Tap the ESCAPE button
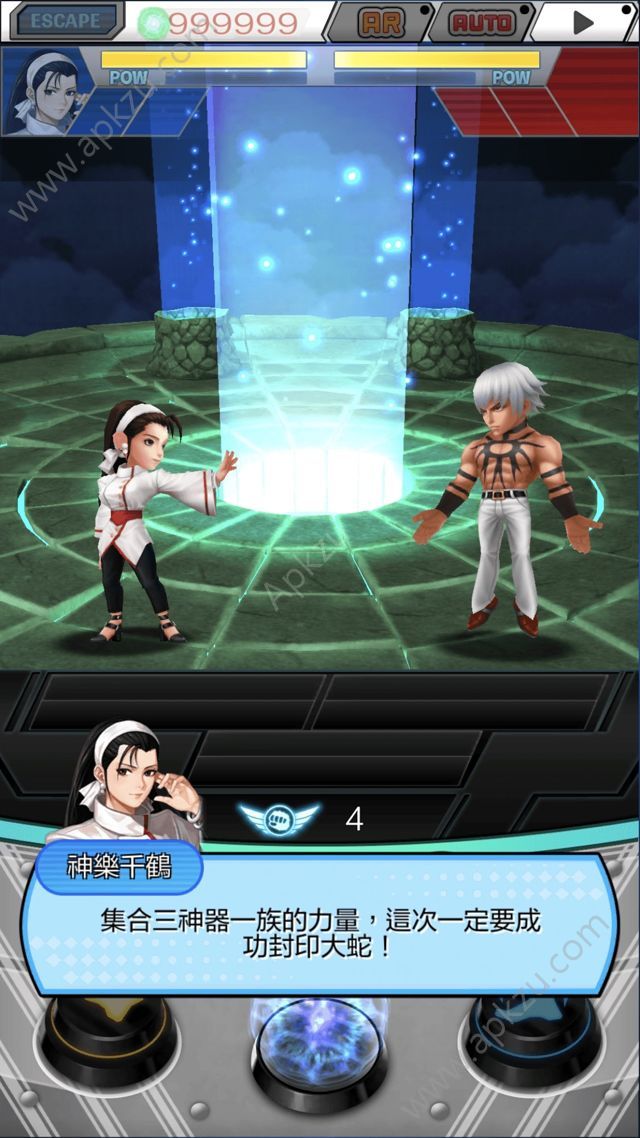 click(64, 20)
